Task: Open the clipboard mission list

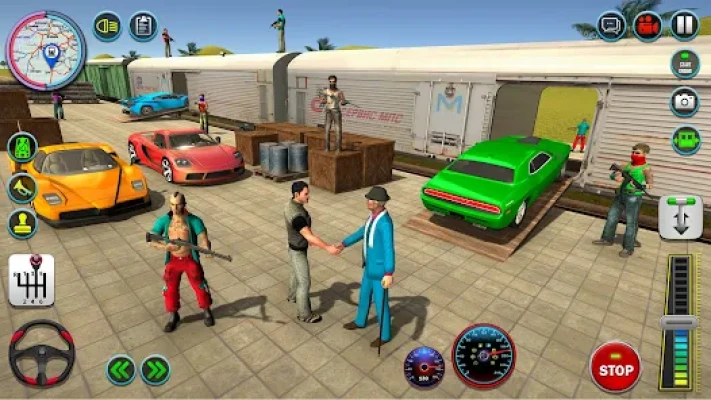Action: [x=143, y=25]
